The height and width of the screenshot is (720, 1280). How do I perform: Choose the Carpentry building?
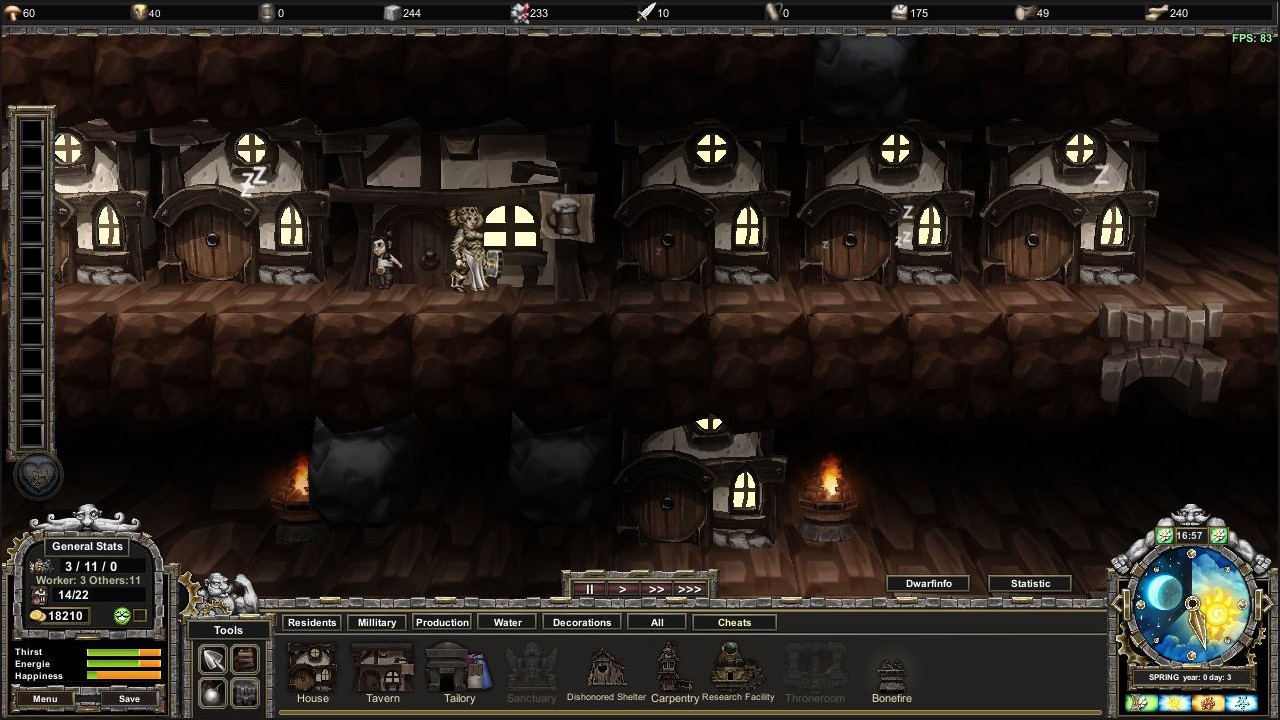coord(673,668)
